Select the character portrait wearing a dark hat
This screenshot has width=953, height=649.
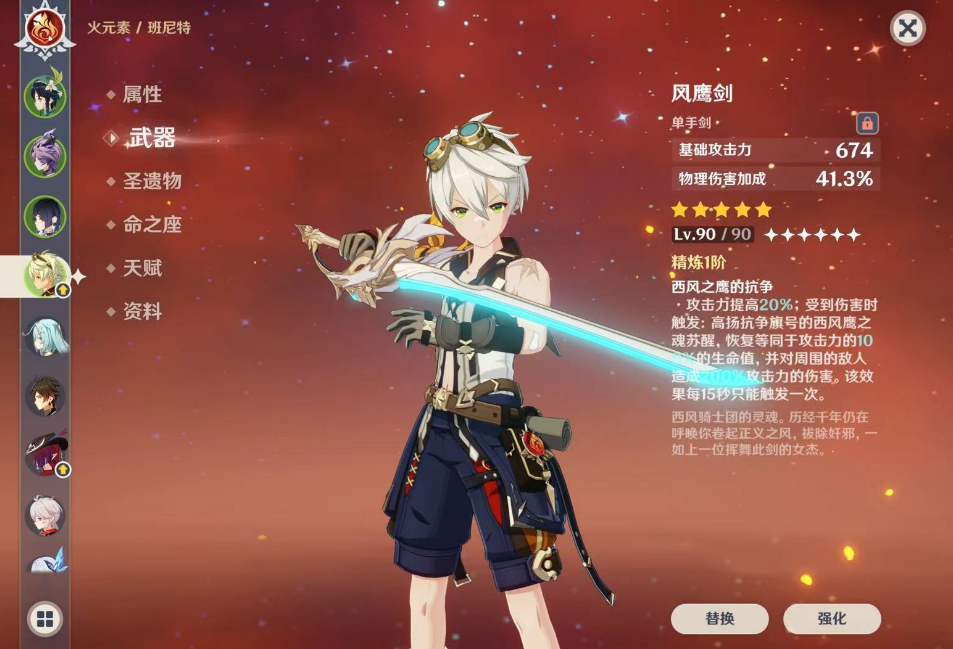45,455
